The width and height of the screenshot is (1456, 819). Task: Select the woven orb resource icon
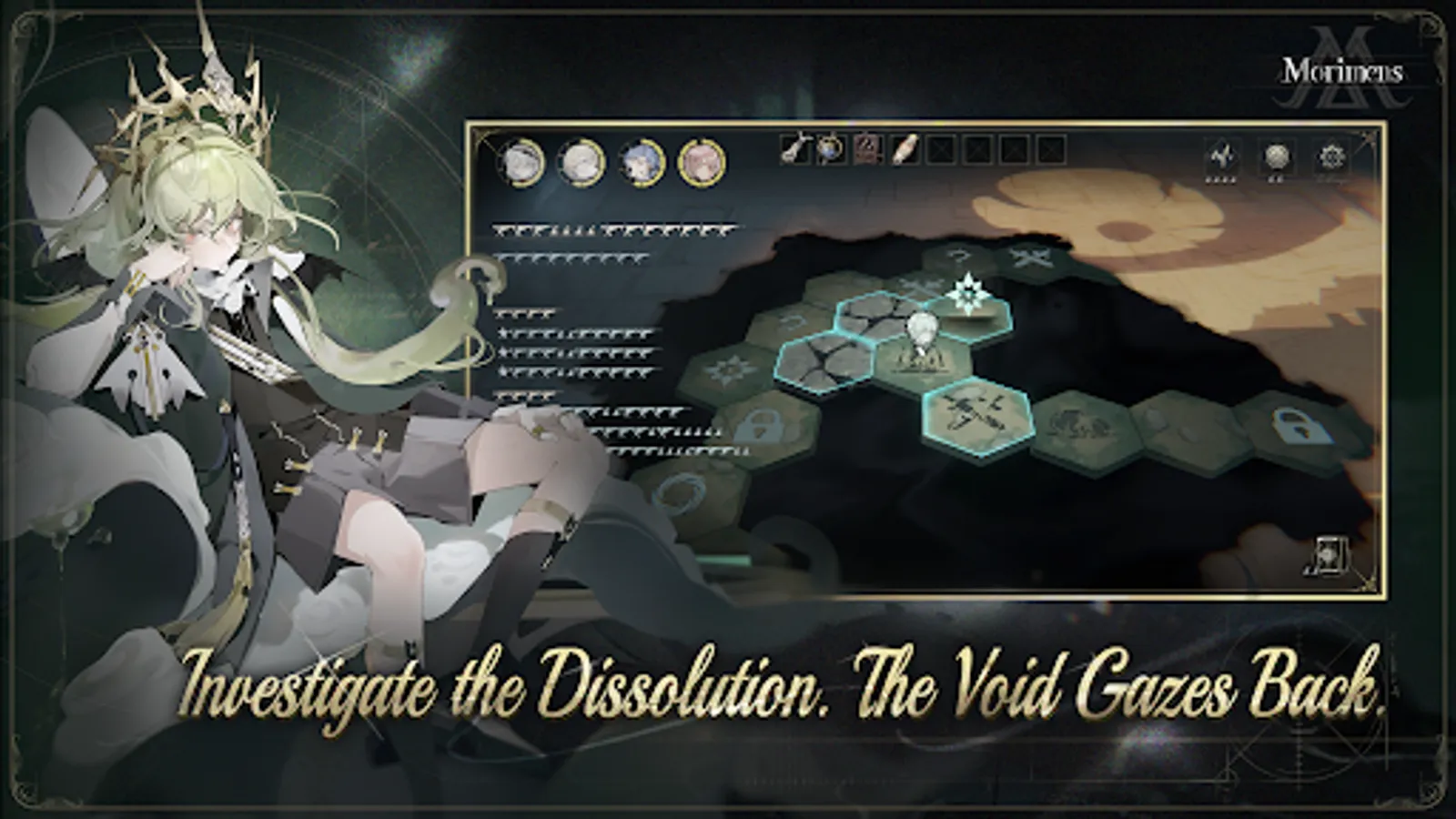coord(1277,155)
